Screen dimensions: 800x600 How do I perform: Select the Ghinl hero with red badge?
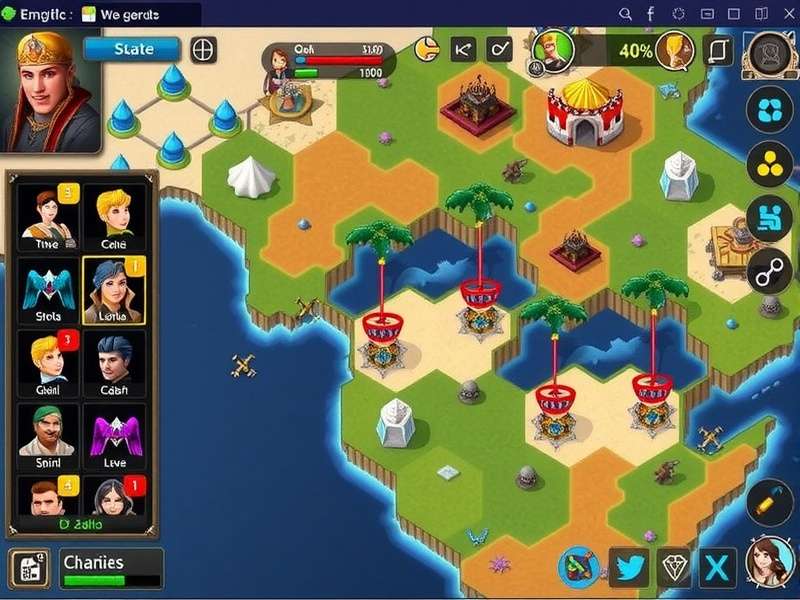[x=47, y=363]
